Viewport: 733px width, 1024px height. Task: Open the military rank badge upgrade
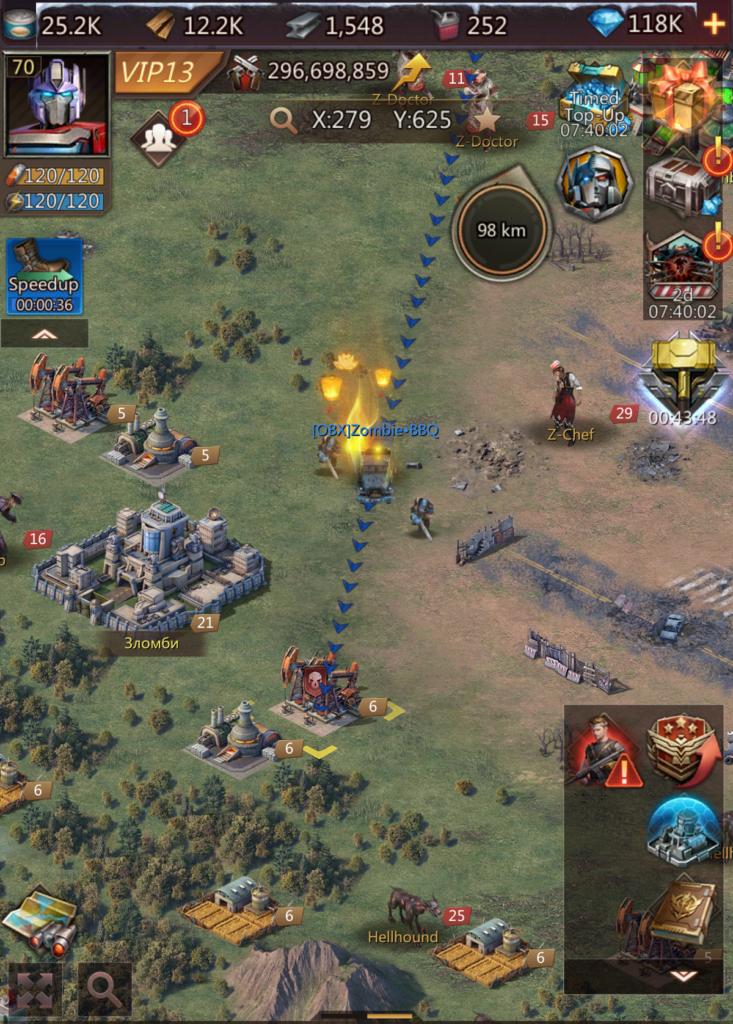[683, 748]
